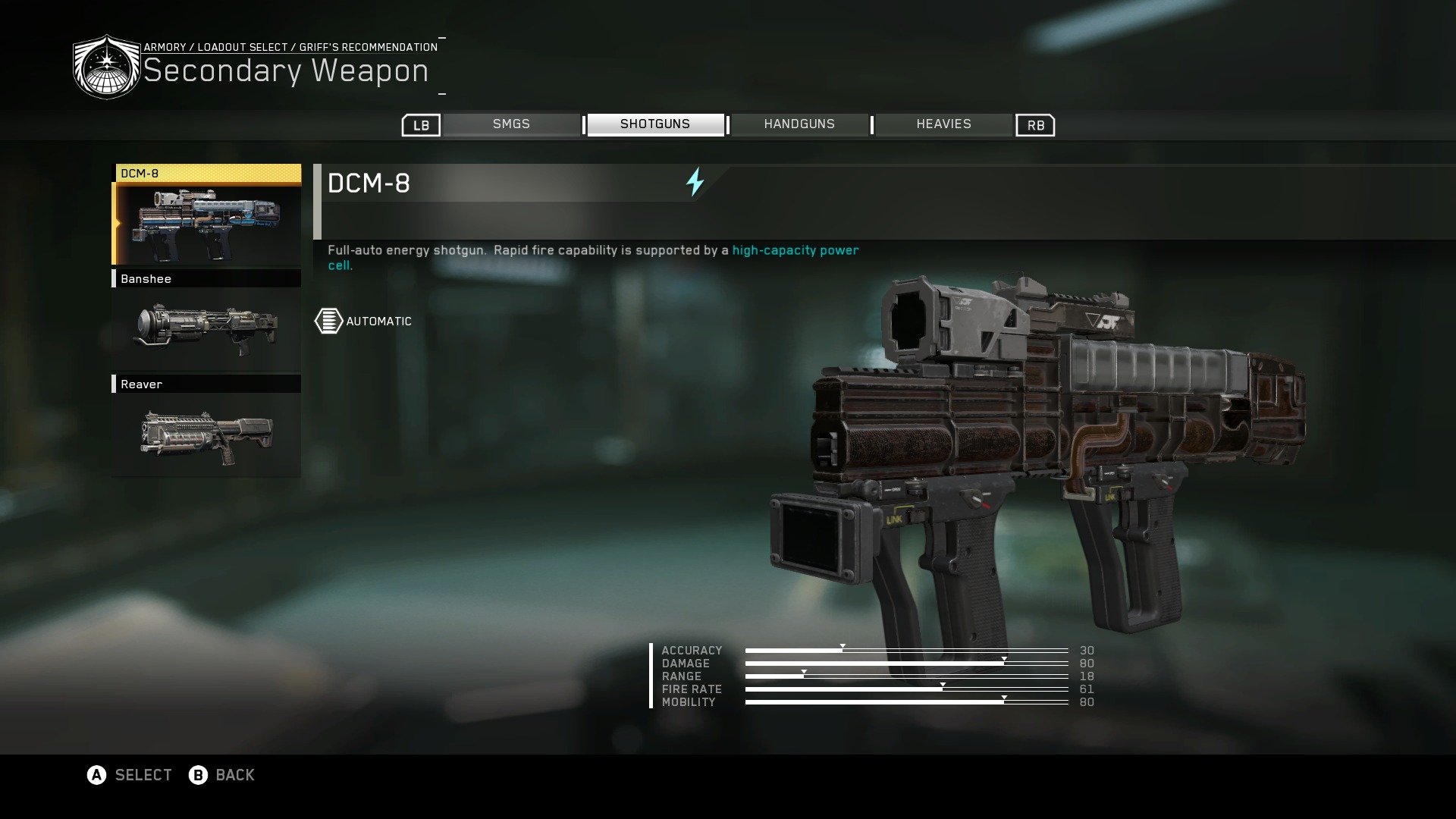Viewport: 1456px width, 819px height.
Task: Open the Handguns tab
Action: (x=799, y=124)
